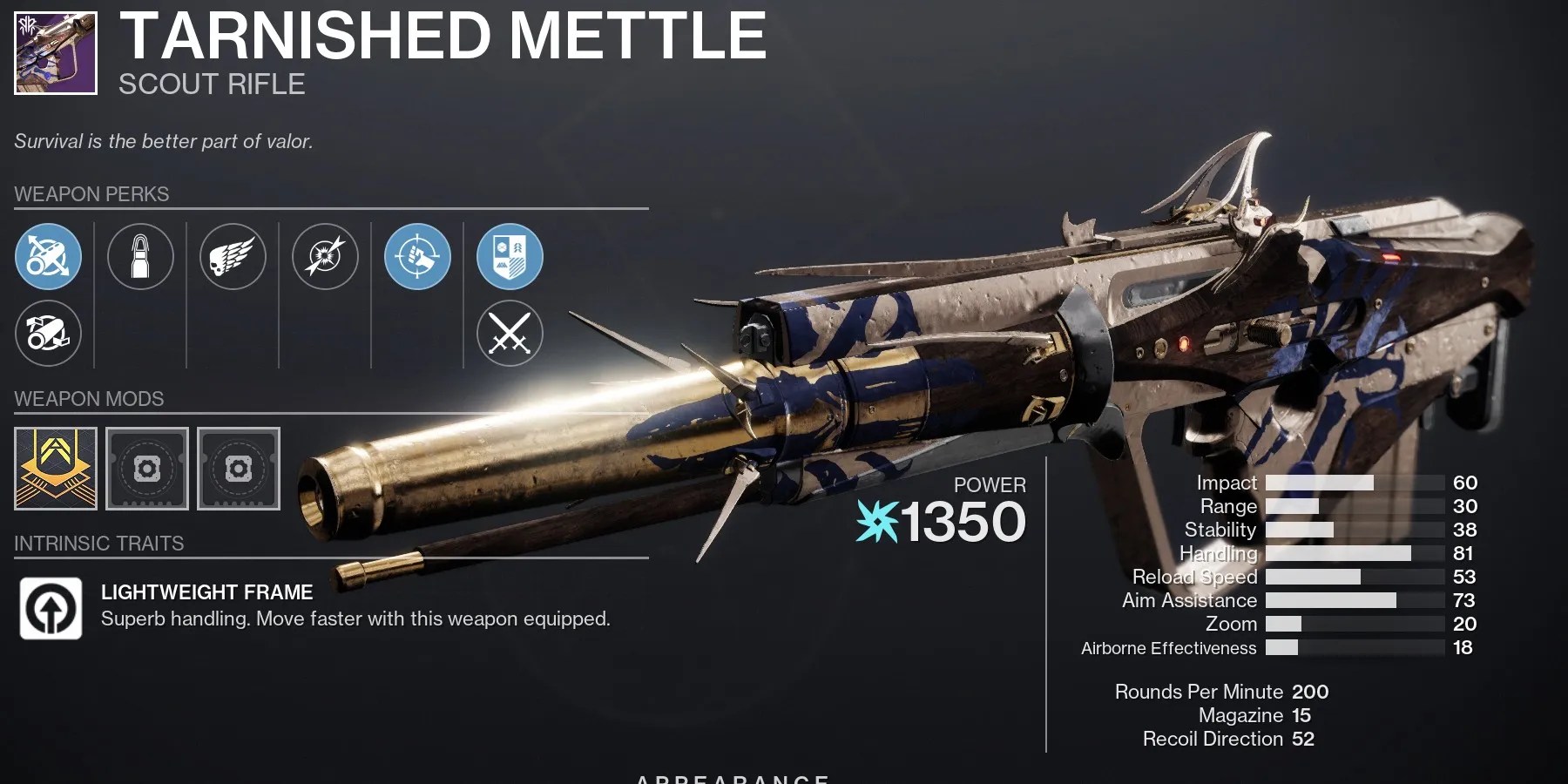1568x784 pixels.
Task: Click the second empty mod socket
Action: click(x=238, y=469)
